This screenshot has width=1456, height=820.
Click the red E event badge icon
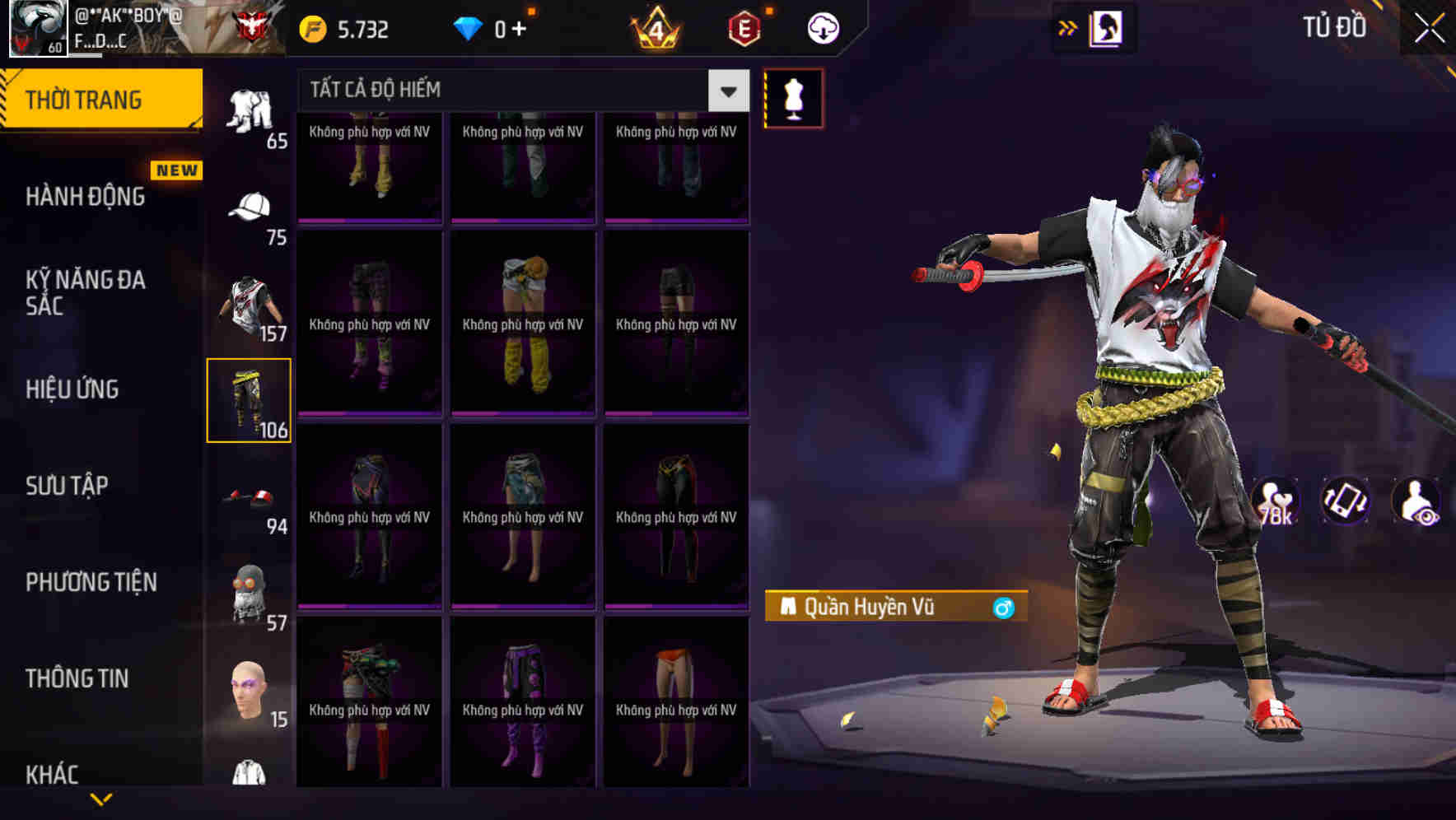click(x=745, y=27)
